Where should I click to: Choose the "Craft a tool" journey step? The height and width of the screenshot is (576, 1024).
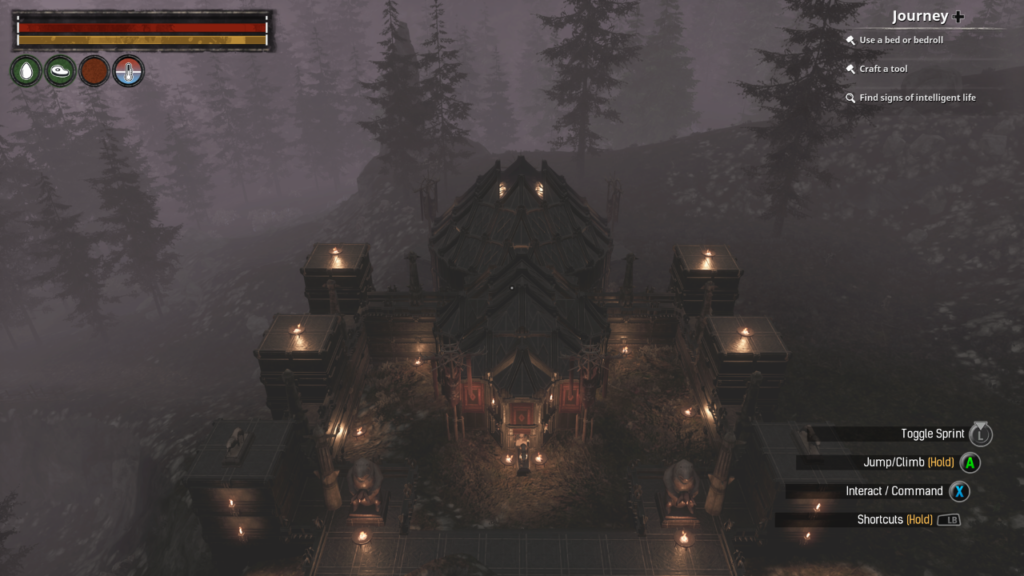[883, 69]
